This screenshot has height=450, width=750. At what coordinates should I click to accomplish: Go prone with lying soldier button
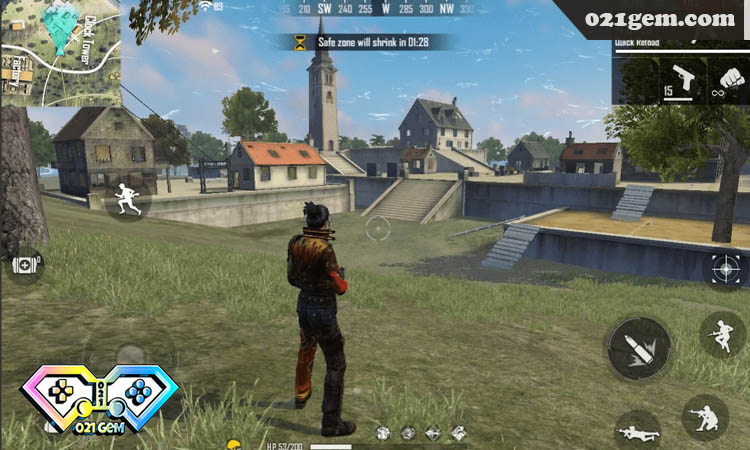(x=637, y=432)
